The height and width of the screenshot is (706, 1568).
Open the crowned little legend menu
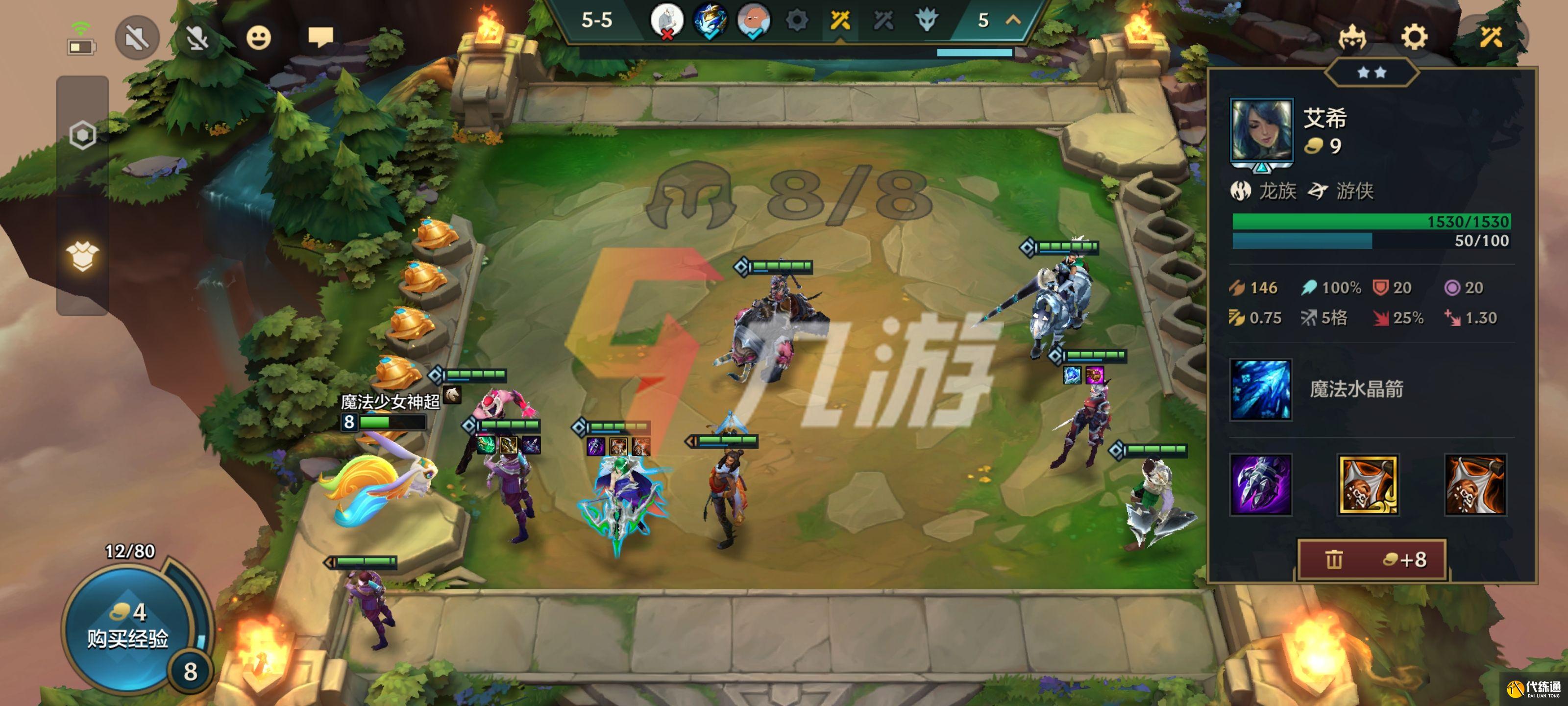pos(1352,37)
